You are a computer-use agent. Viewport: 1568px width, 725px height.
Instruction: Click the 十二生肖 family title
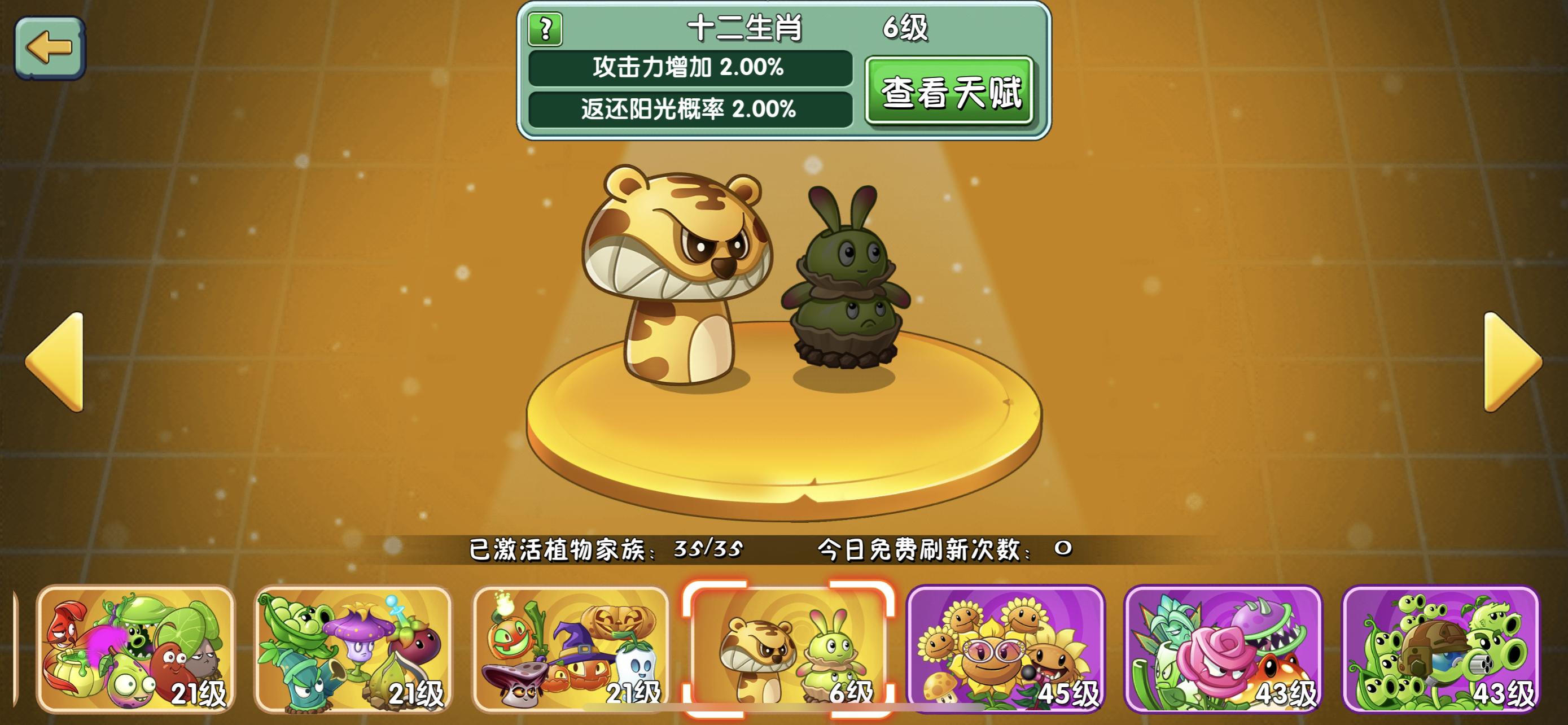point(748,28)
